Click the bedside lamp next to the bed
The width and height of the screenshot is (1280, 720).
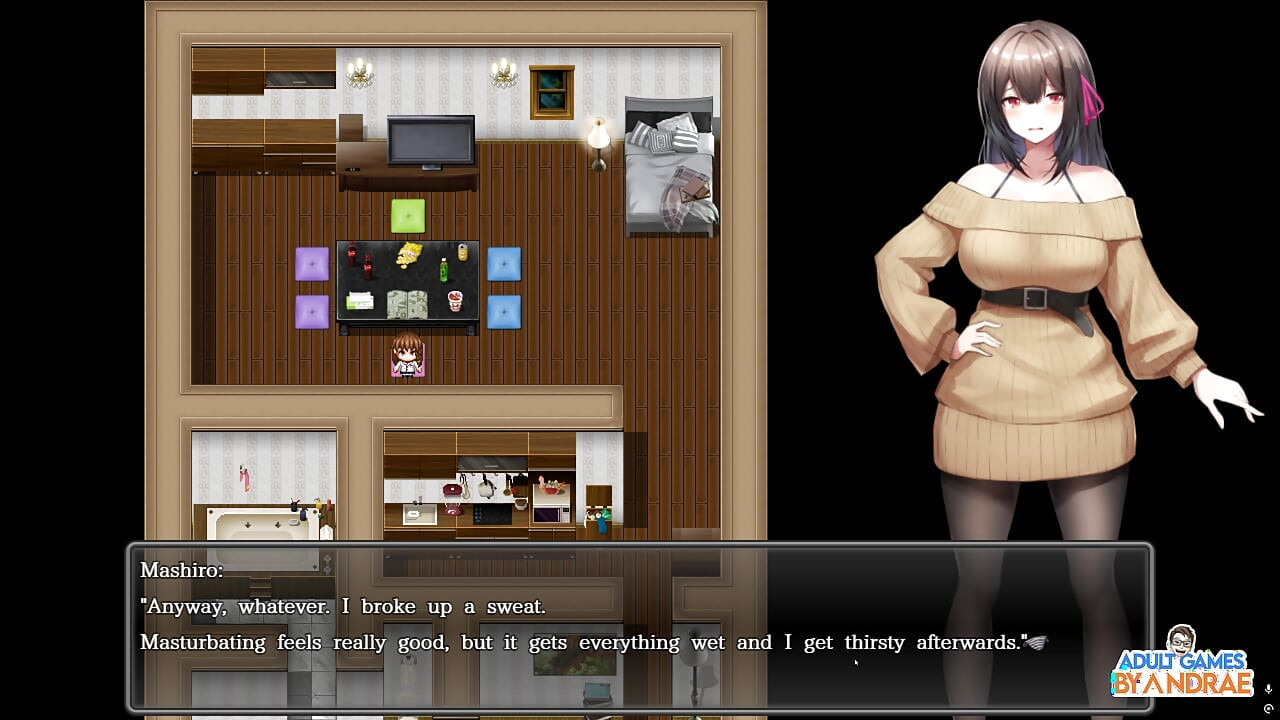coord(597,135)
